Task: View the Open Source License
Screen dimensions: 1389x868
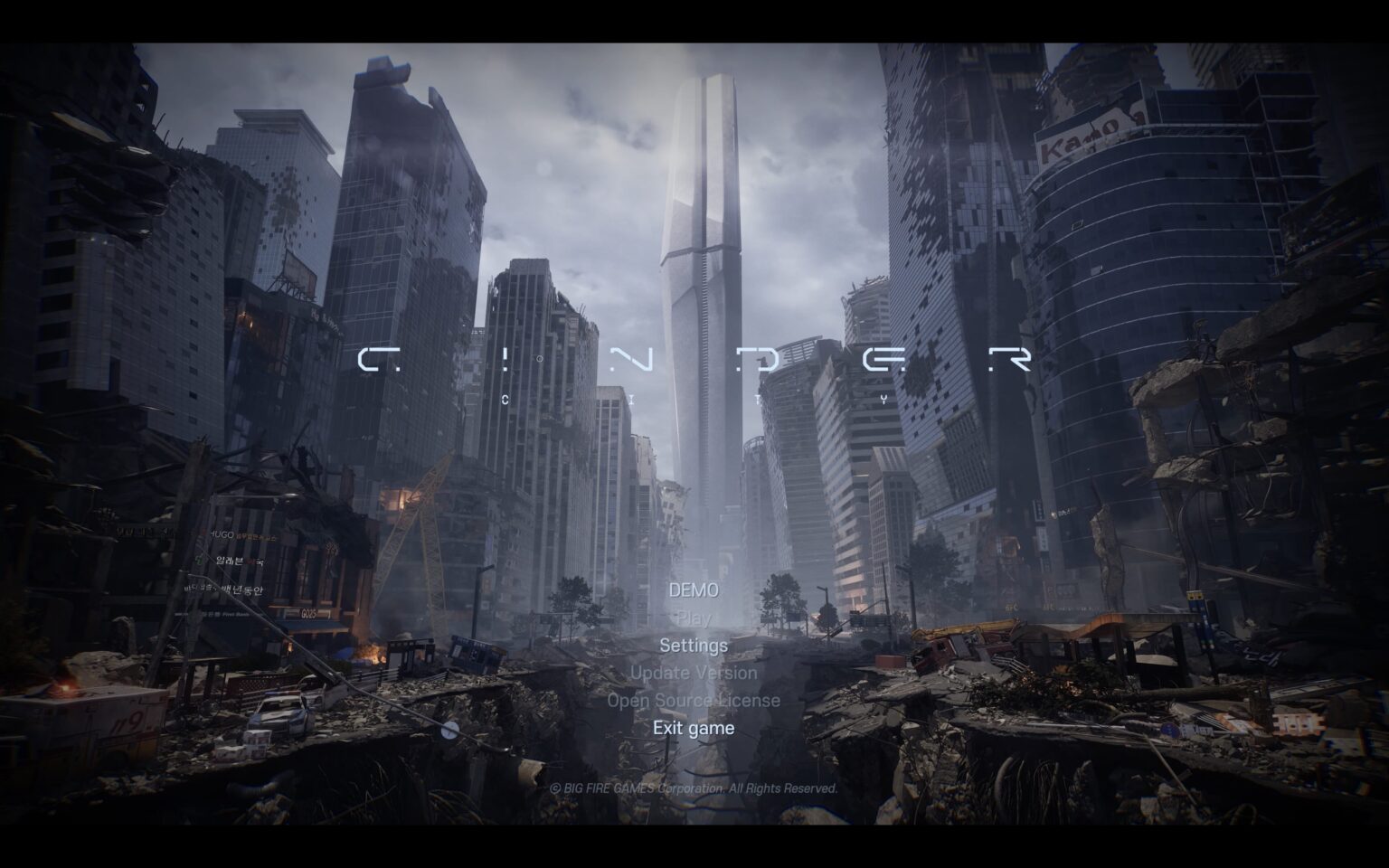Action: 694,701
